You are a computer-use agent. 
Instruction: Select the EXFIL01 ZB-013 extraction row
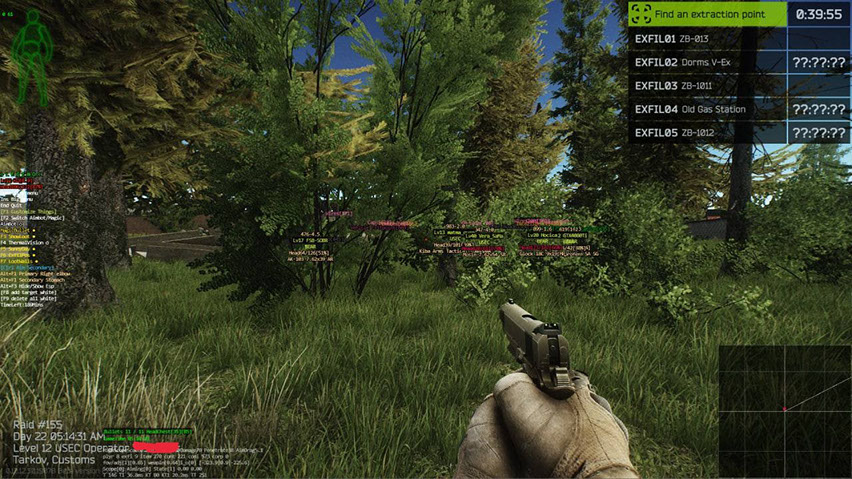(707, 39)
